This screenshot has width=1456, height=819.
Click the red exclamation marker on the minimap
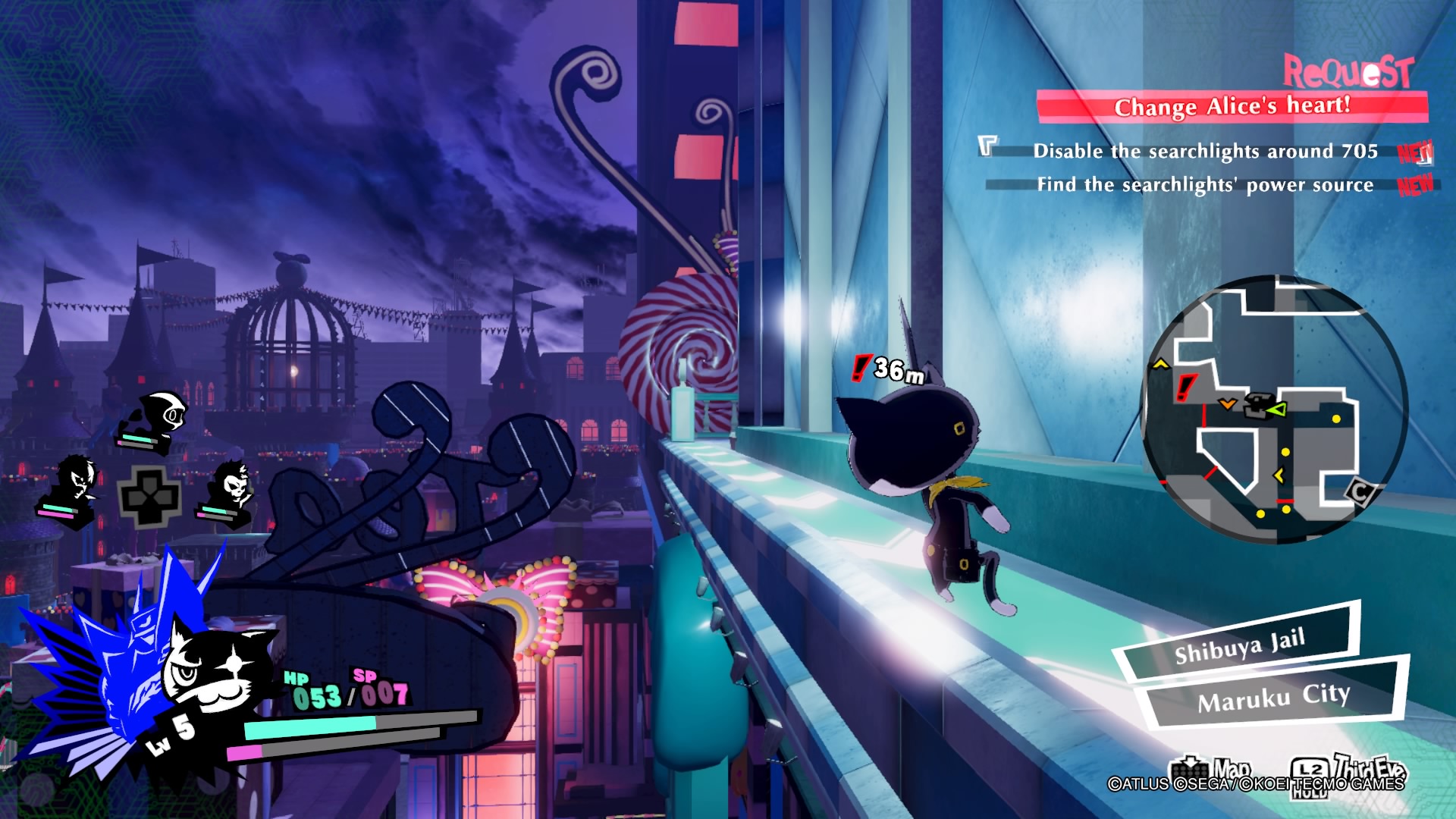1185,388
